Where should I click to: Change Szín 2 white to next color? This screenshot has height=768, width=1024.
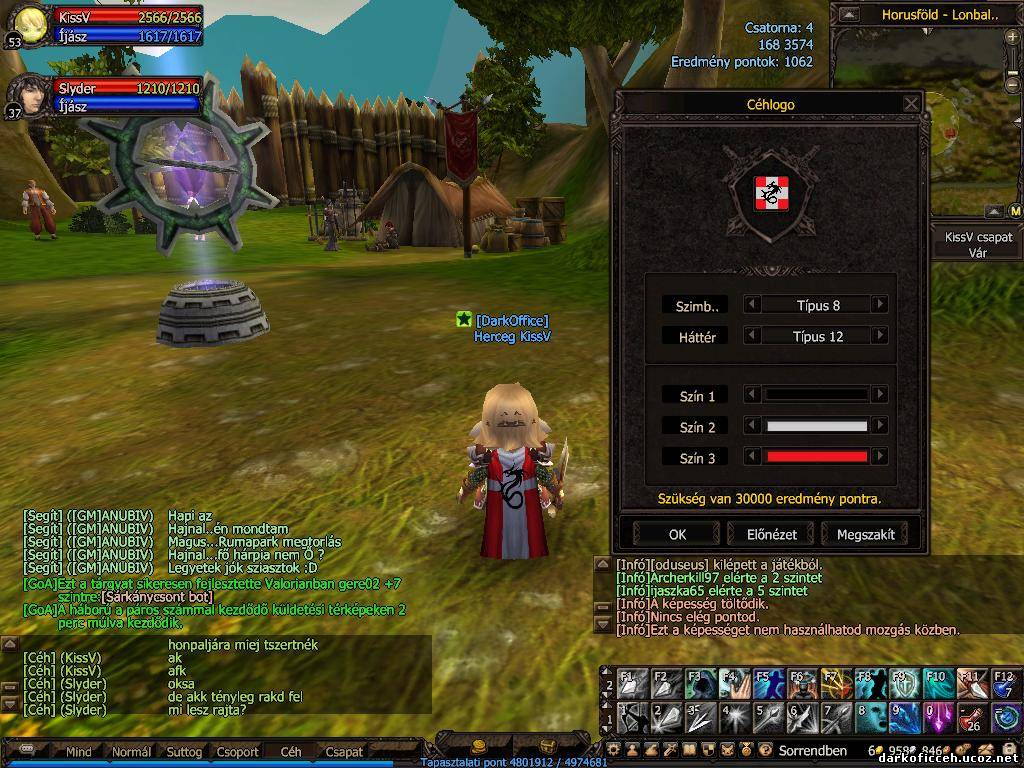point(880,427)
